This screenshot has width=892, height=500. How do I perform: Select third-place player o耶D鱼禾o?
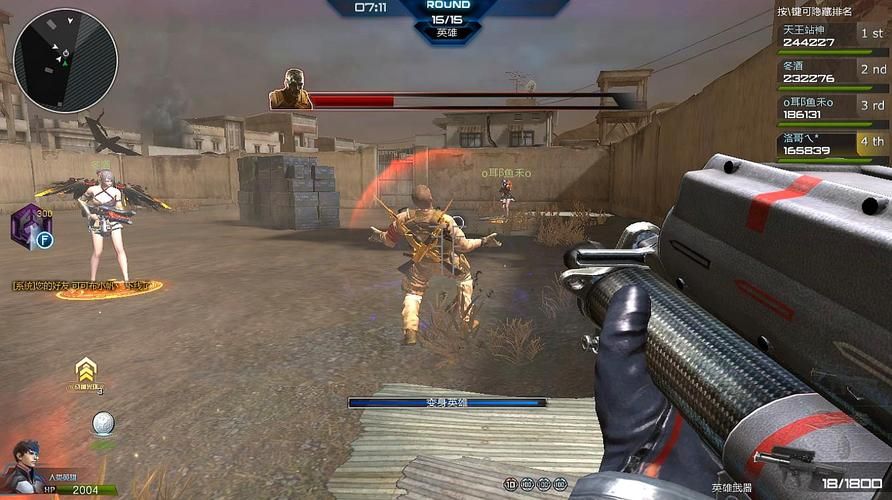click(x=832, y=108)
